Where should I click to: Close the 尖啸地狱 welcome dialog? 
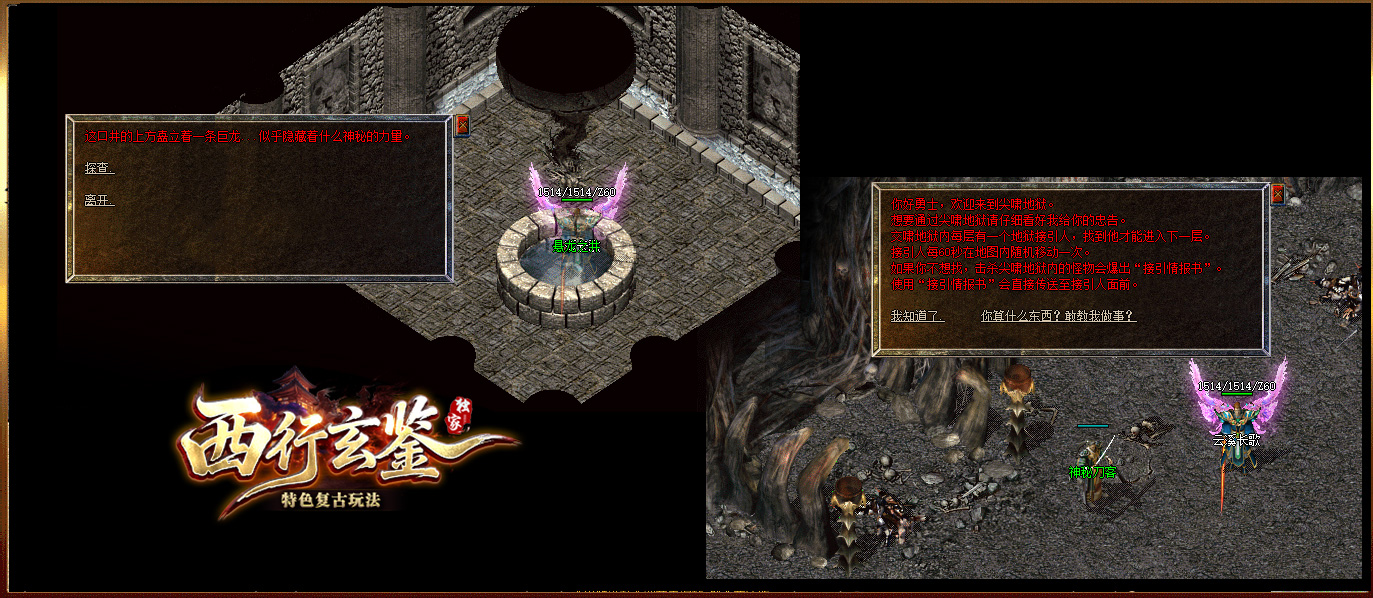pyautogui.click(x=1277, y=194)
